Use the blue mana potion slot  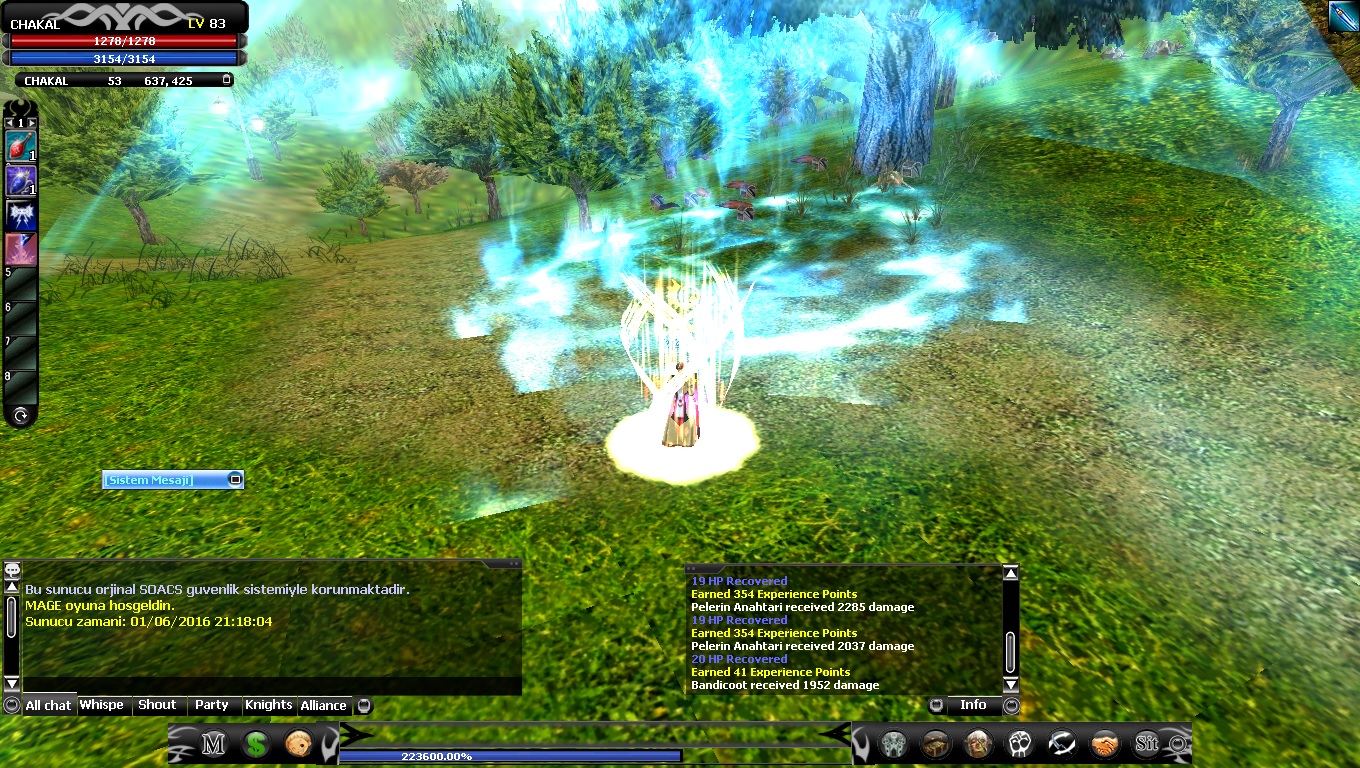(20, 181)
